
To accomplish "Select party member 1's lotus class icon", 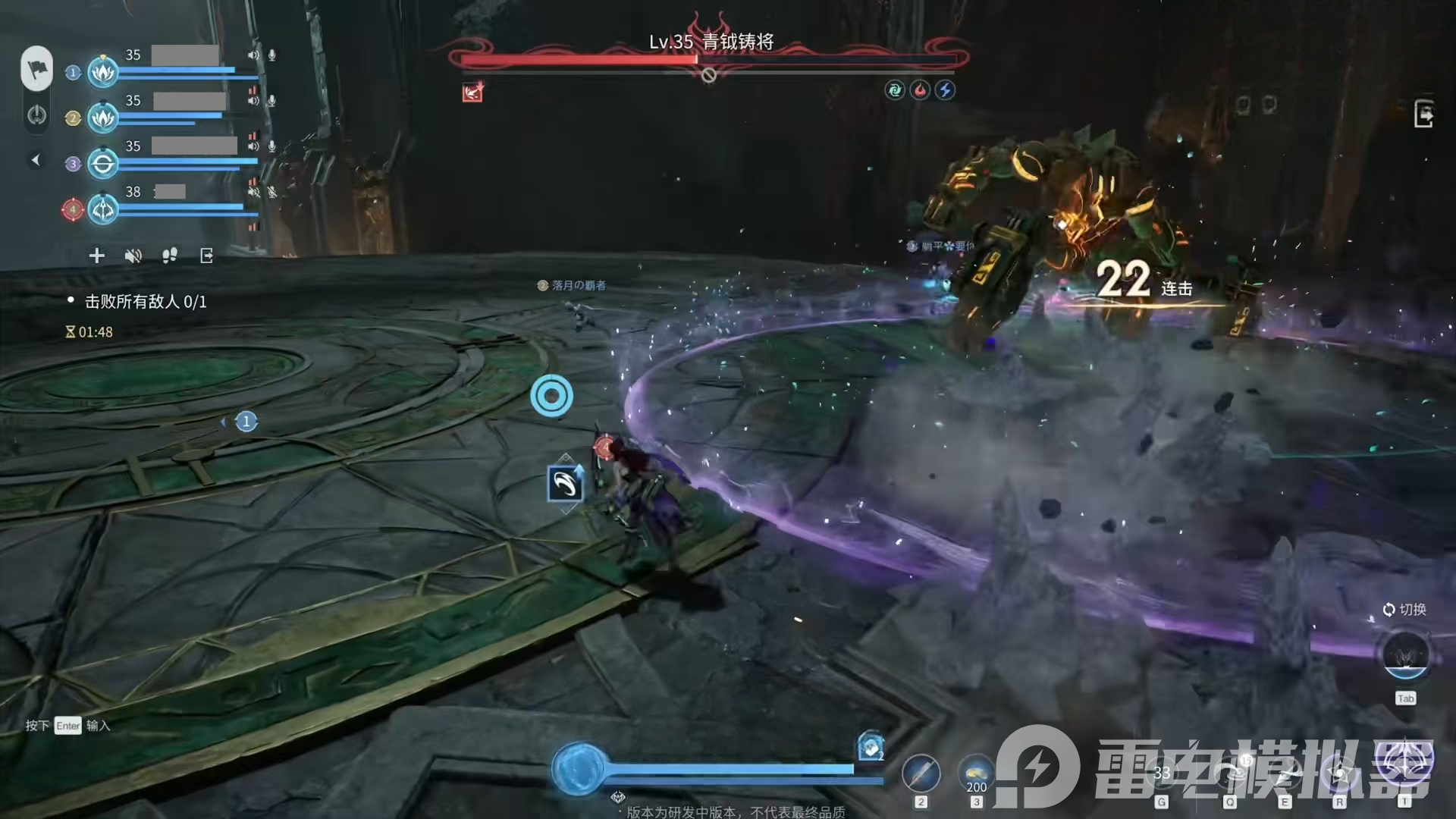I will coord(102,73).
